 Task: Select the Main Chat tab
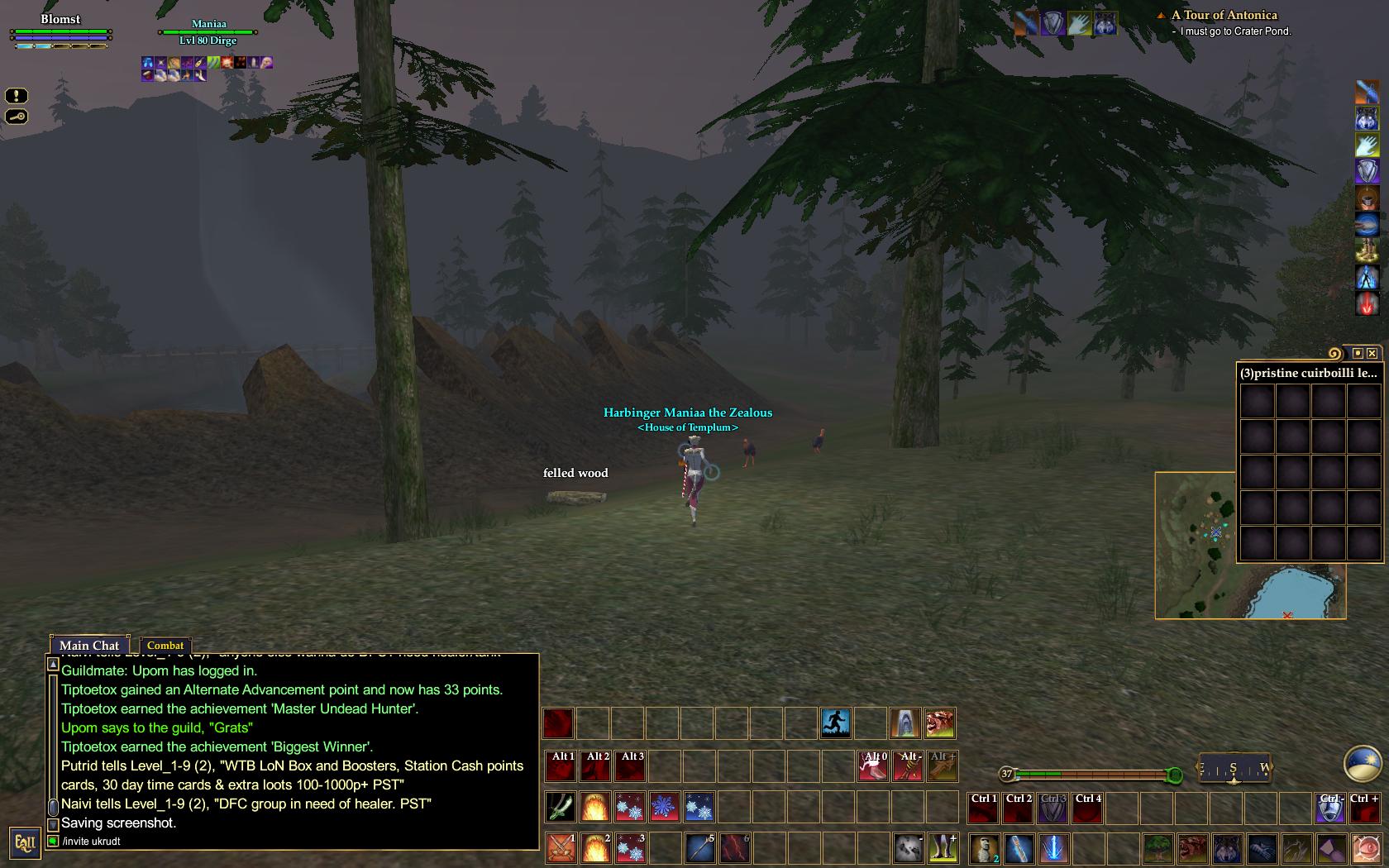[89, 646]
